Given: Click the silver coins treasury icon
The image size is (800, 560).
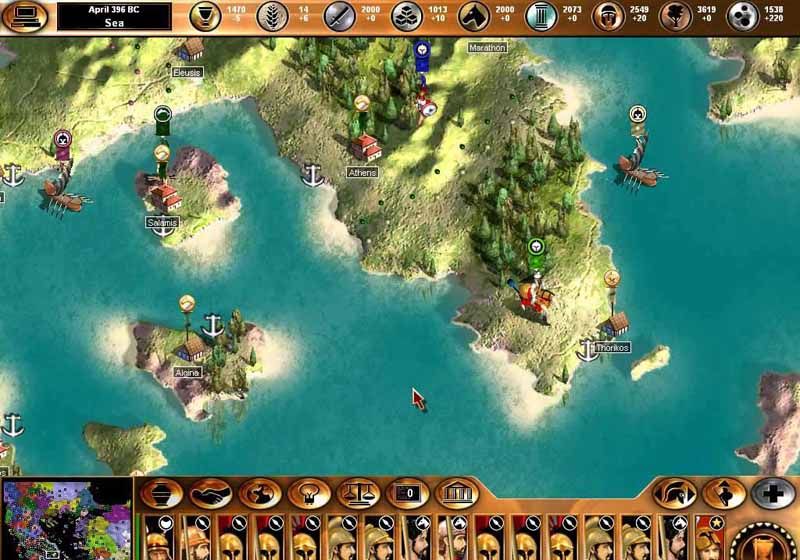Looking at the screenshot, I should point(743,16).
